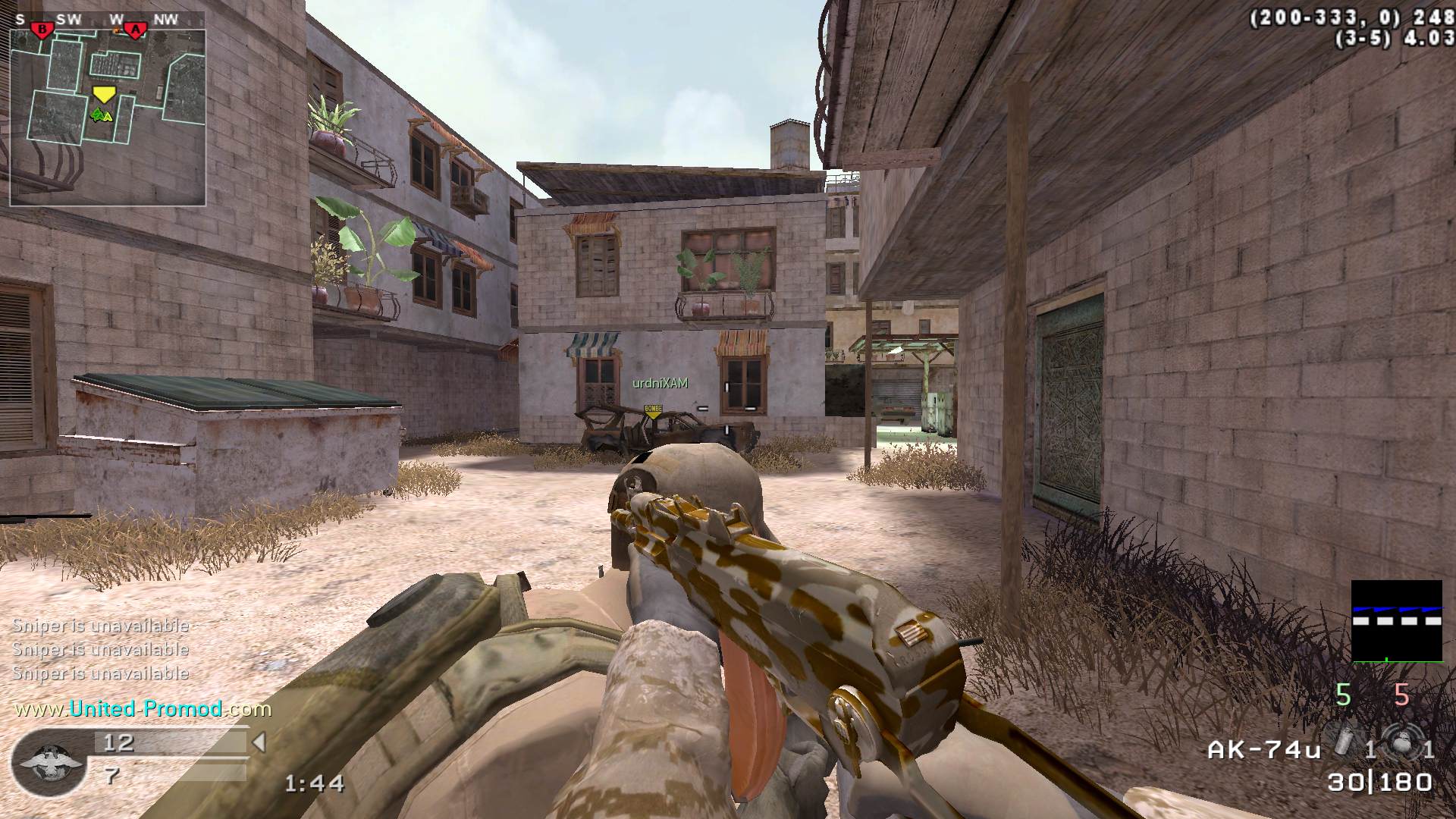Open the www.United-Promod.com link
The width and height of the screenshot is (1456, 819).
143,709
